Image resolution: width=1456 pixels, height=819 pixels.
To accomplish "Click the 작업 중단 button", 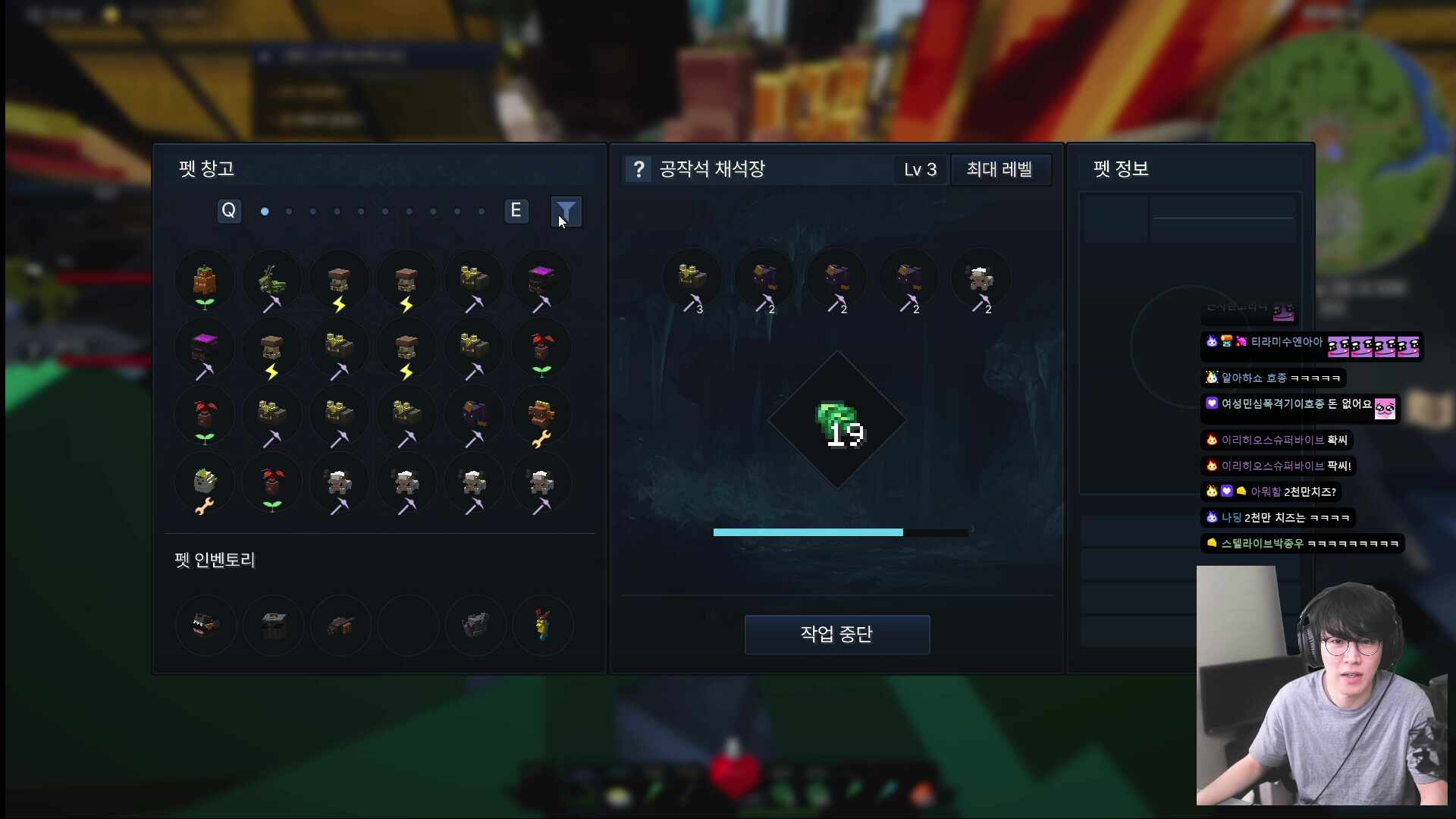I will (x=837, y=635).
